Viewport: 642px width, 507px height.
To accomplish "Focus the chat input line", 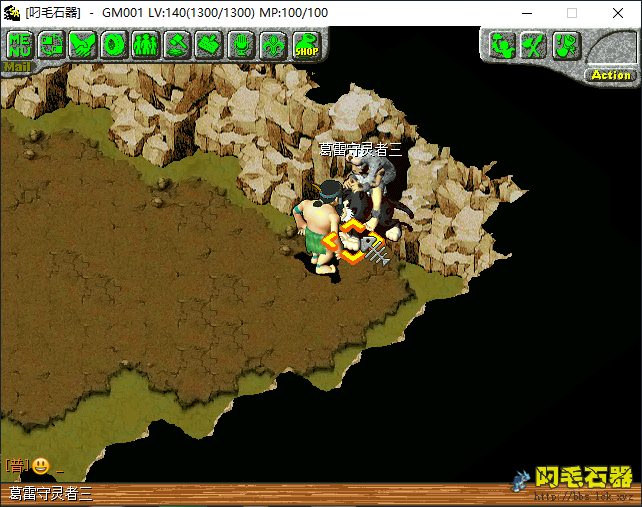I will (250, 466).
